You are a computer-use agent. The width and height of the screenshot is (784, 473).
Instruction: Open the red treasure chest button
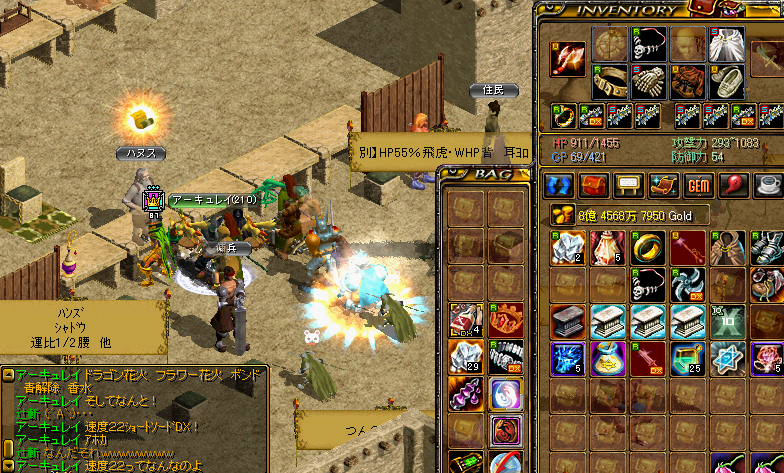(594, 186)
